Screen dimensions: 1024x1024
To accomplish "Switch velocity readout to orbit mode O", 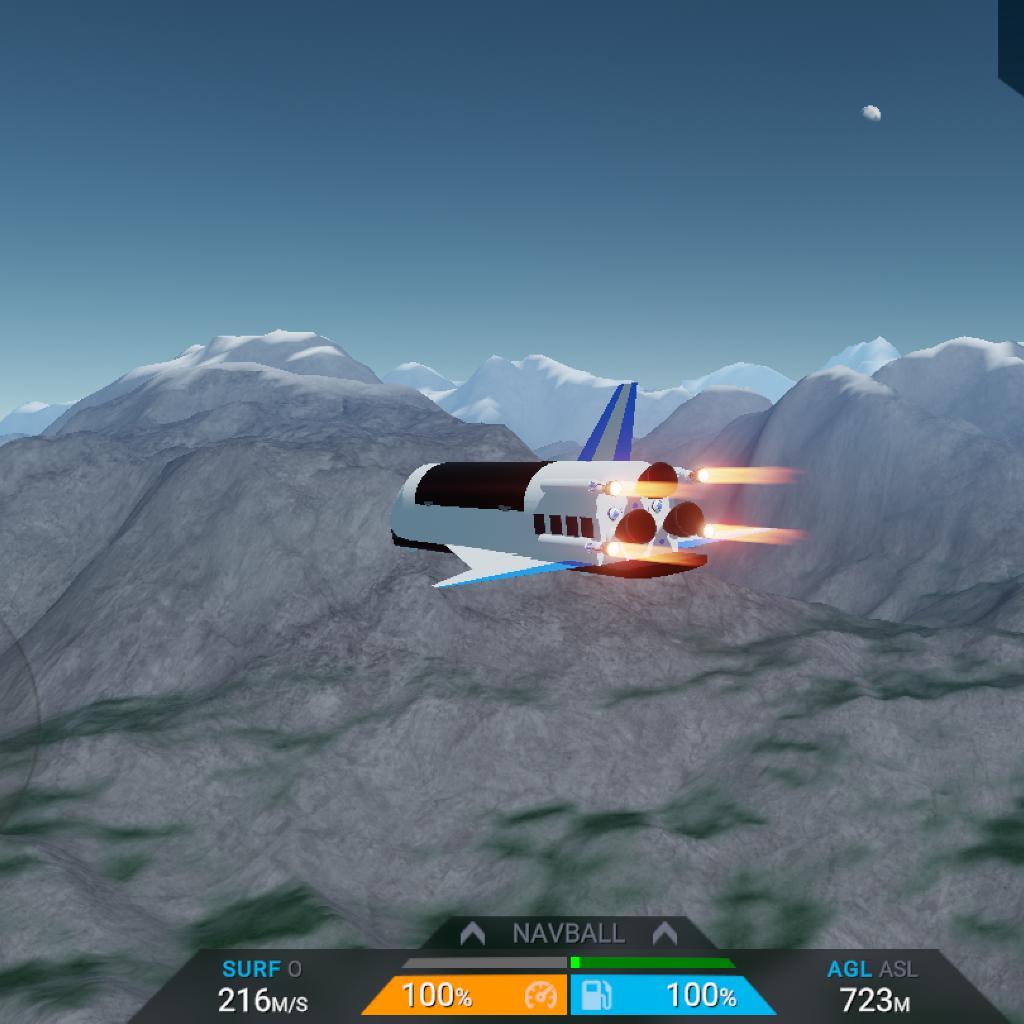I will 295,969.
